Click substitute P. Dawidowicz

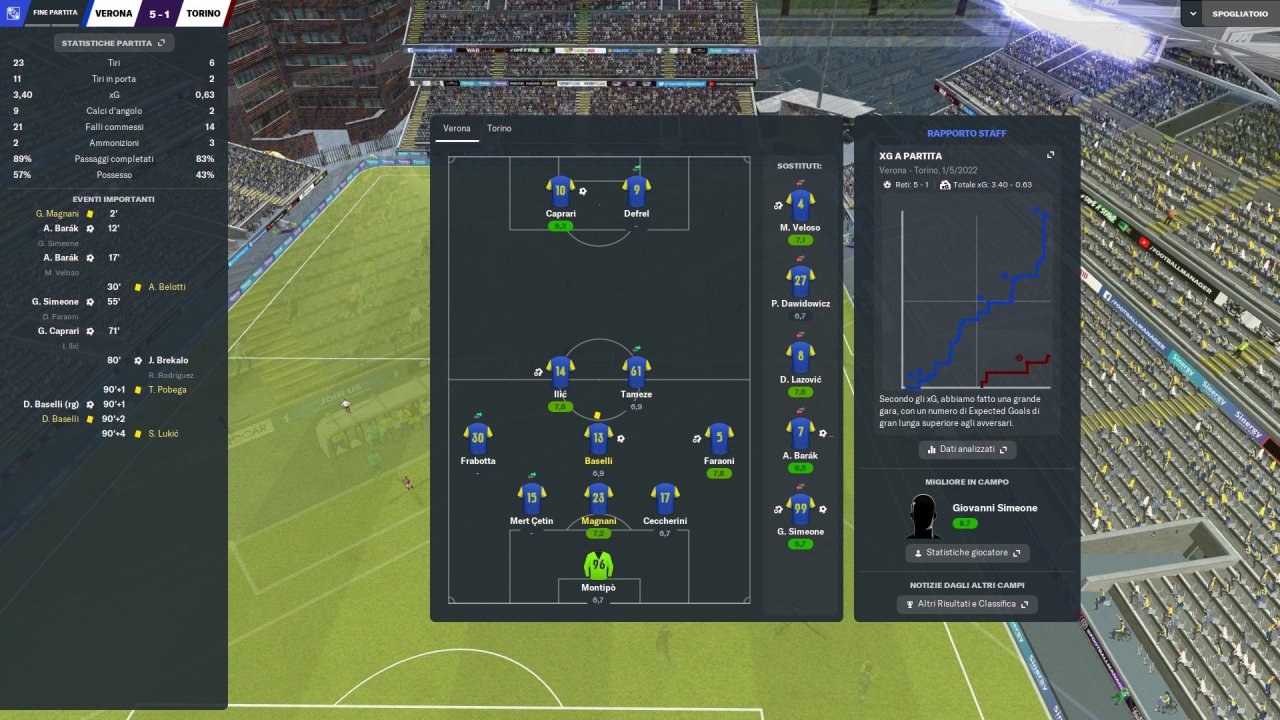(x=800, y=282)
